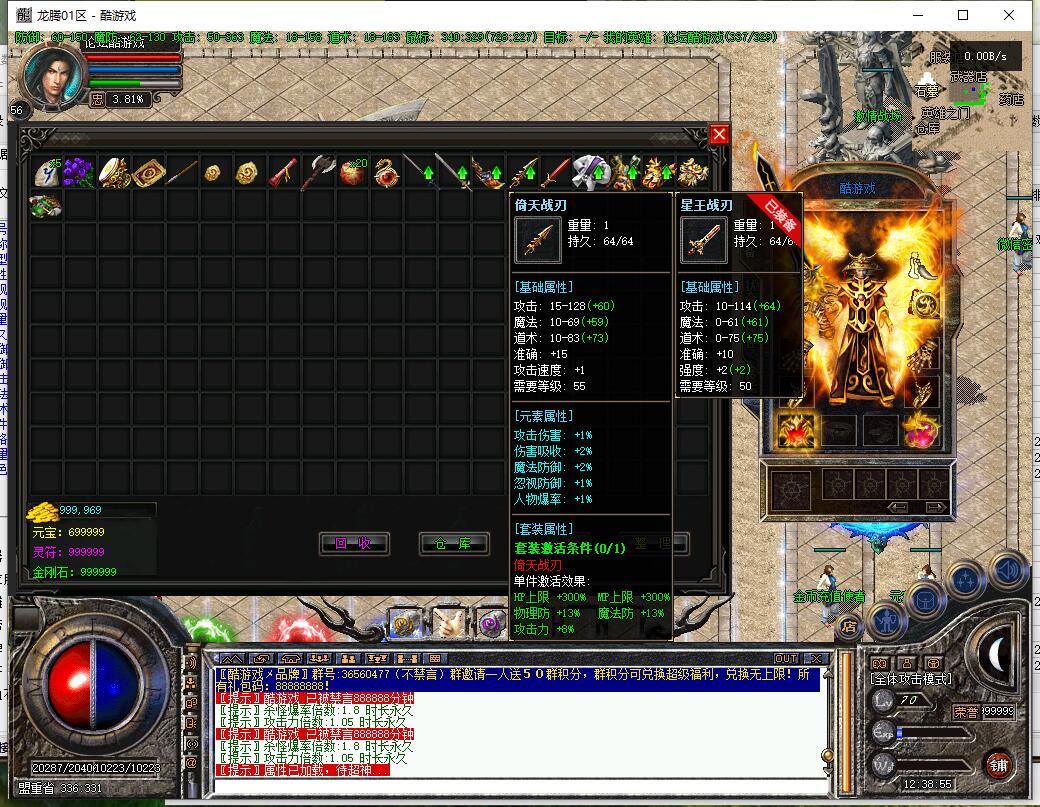1040x807 pixels.
Task: Open the red 铺 stall button
Action: (996, 764)
